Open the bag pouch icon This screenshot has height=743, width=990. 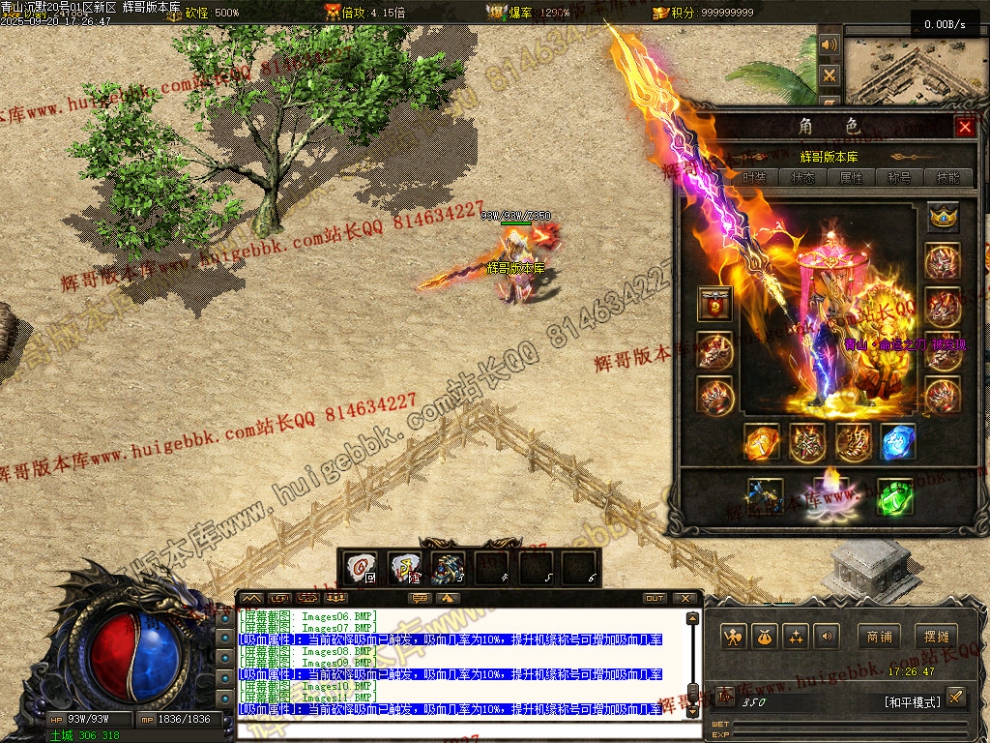click(765, 636)
